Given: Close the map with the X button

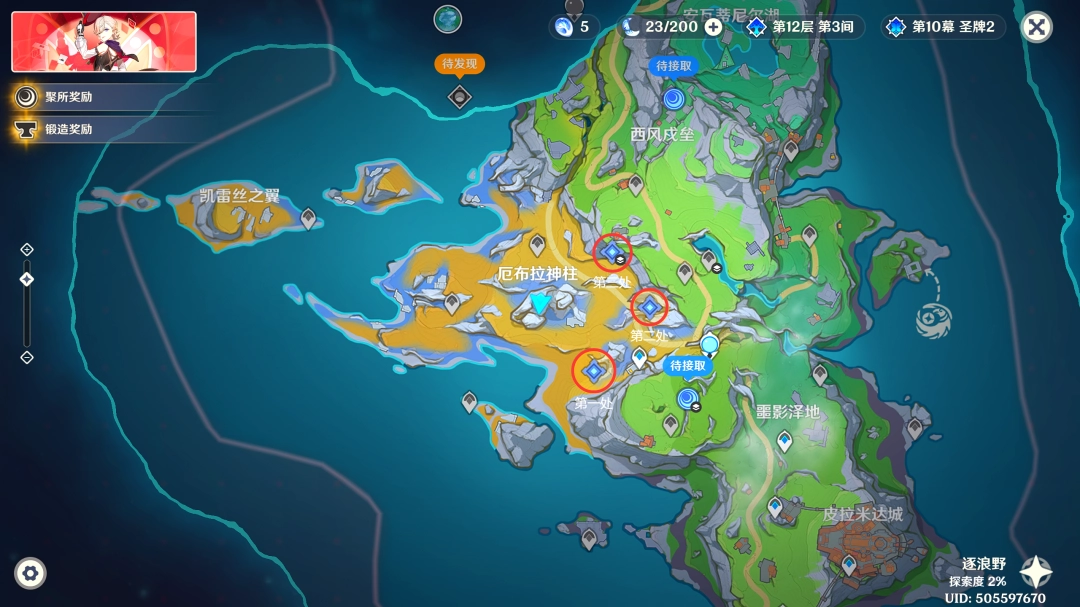Looking at the screenshot, I should tap(1036, 27).
